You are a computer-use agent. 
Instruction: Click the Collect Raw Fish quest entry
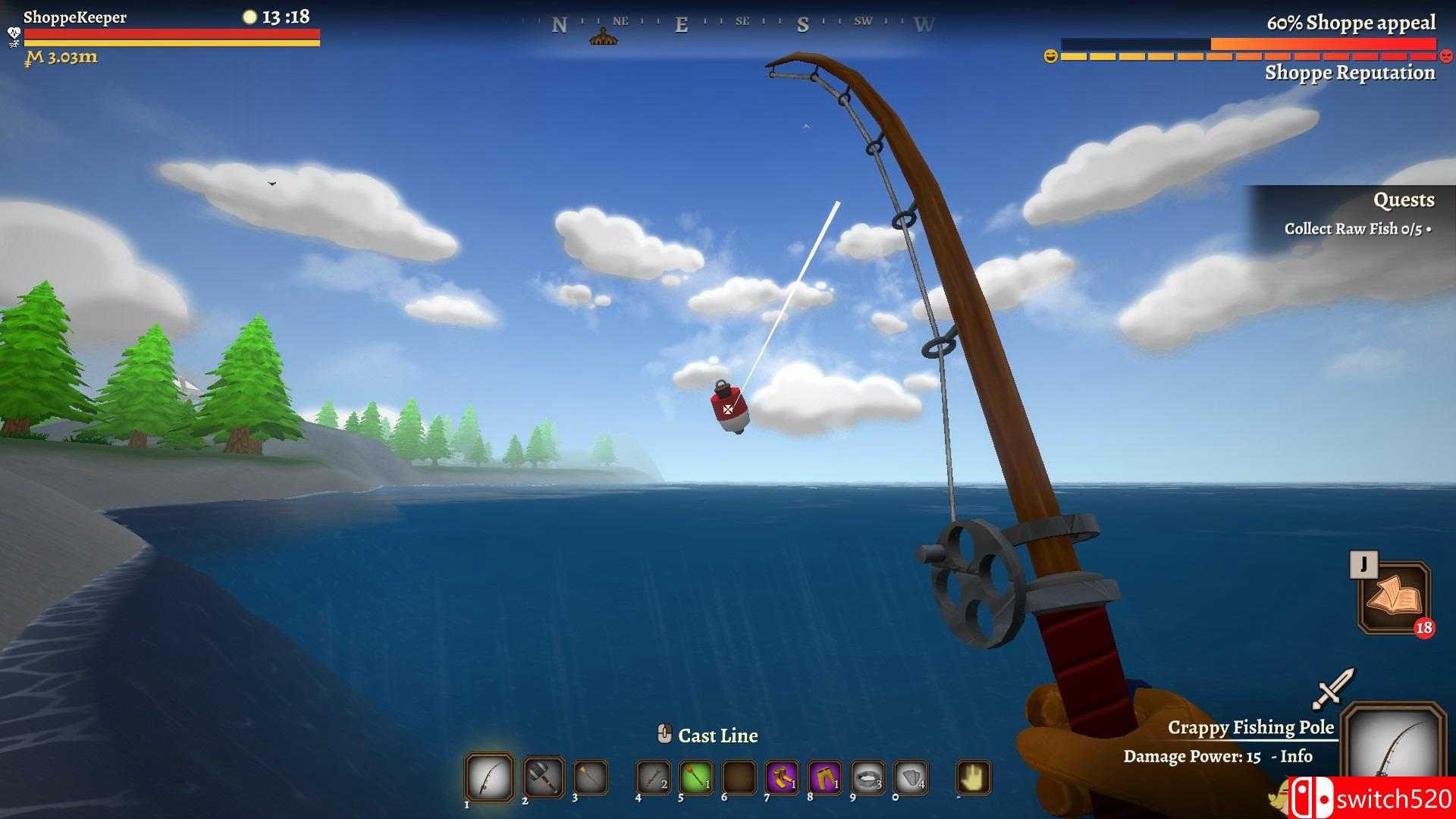(1355, 229)
